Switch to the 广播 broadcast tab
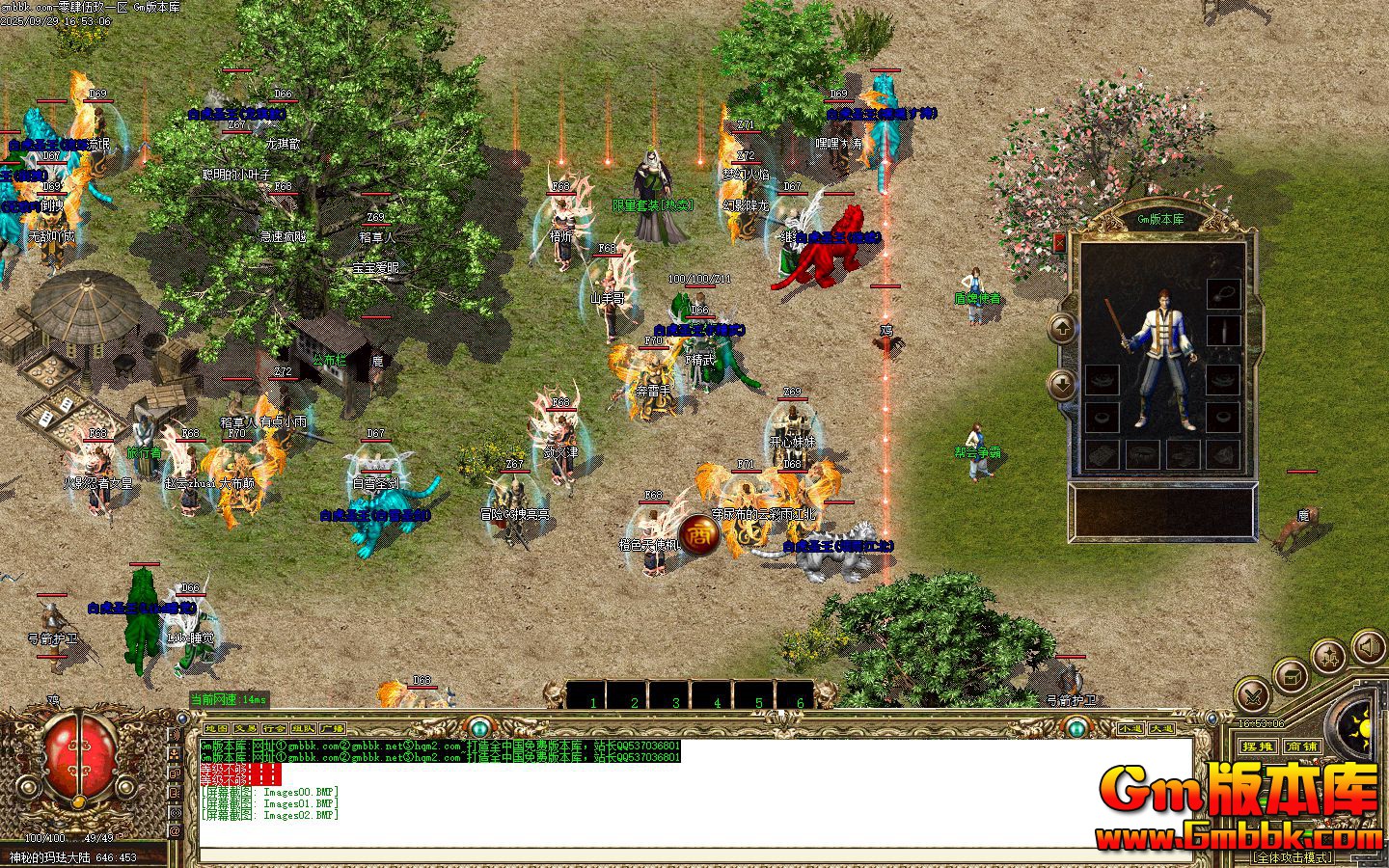The height and width of the screenshot is (868, 1389). [x=332, y=729]
